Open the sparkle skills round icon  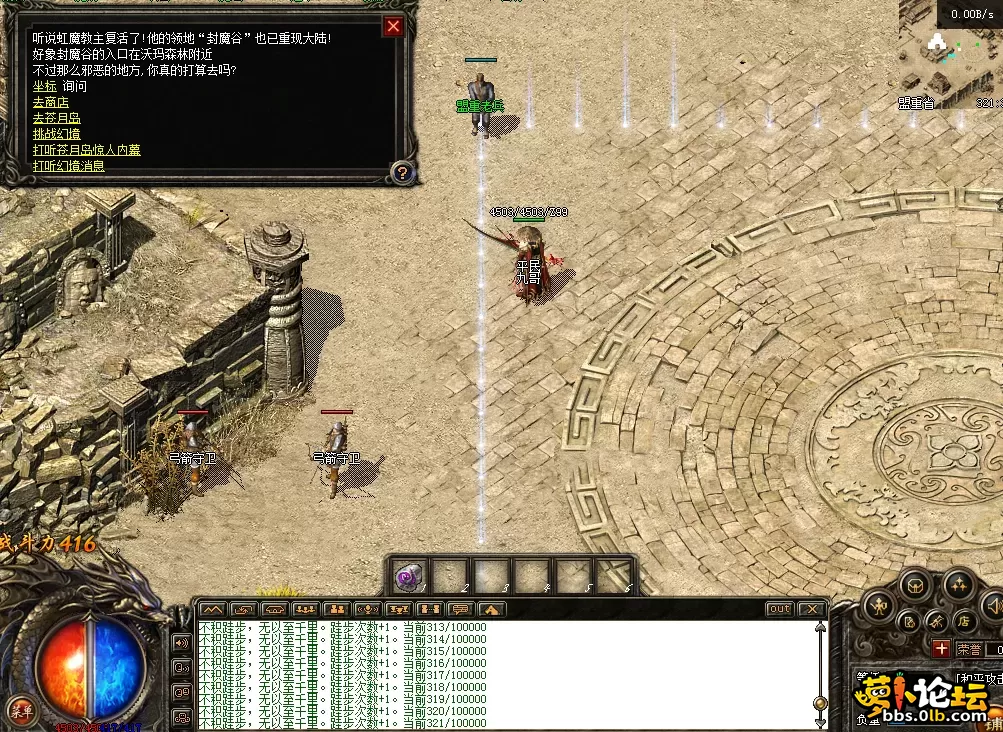tap(960, 583)
